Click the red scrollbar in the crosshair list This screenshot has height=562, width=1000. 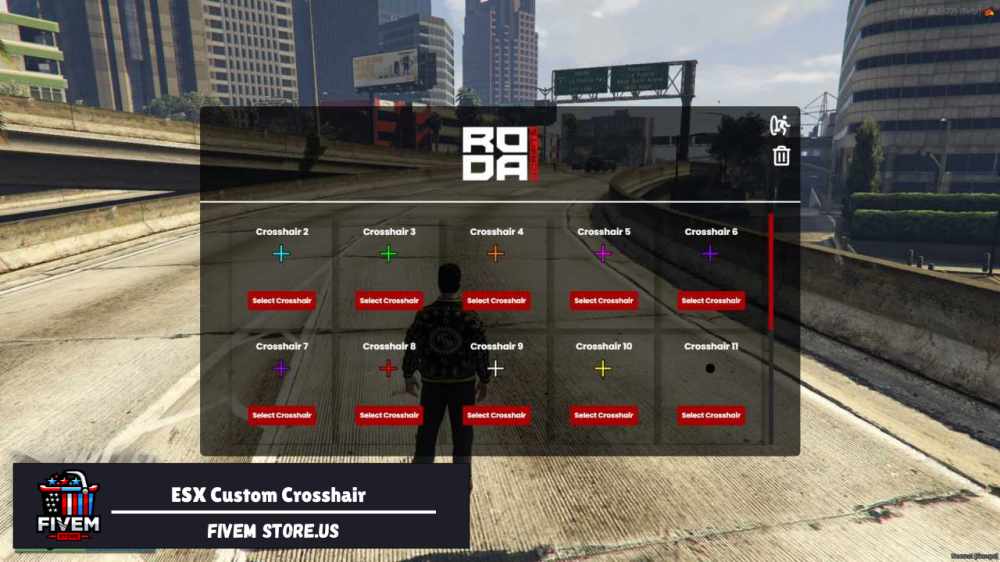770,272
